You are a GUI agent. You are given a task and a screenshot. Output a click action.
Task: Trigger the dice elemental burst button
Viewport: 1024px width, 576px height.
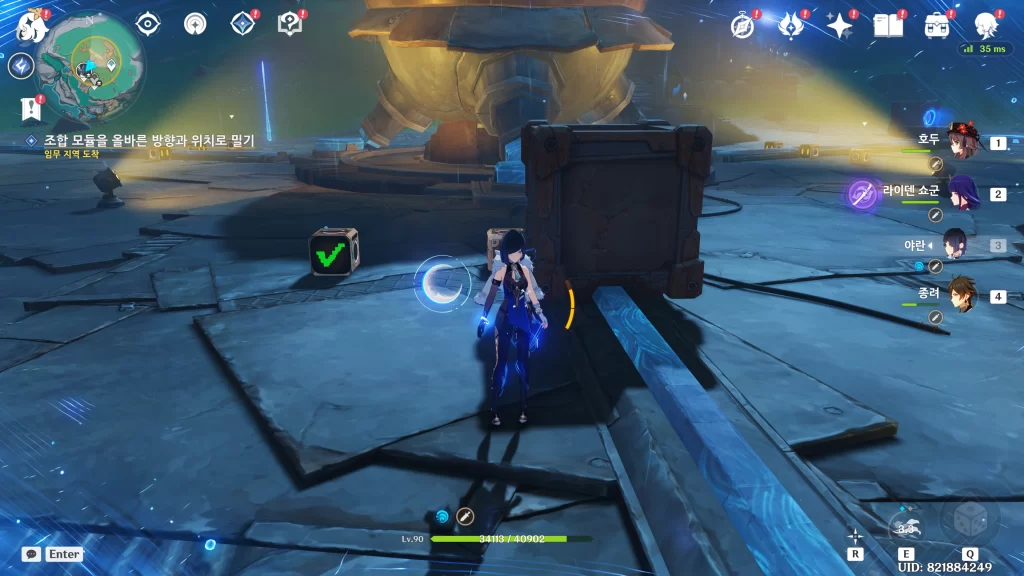click(x=968, y=520)
